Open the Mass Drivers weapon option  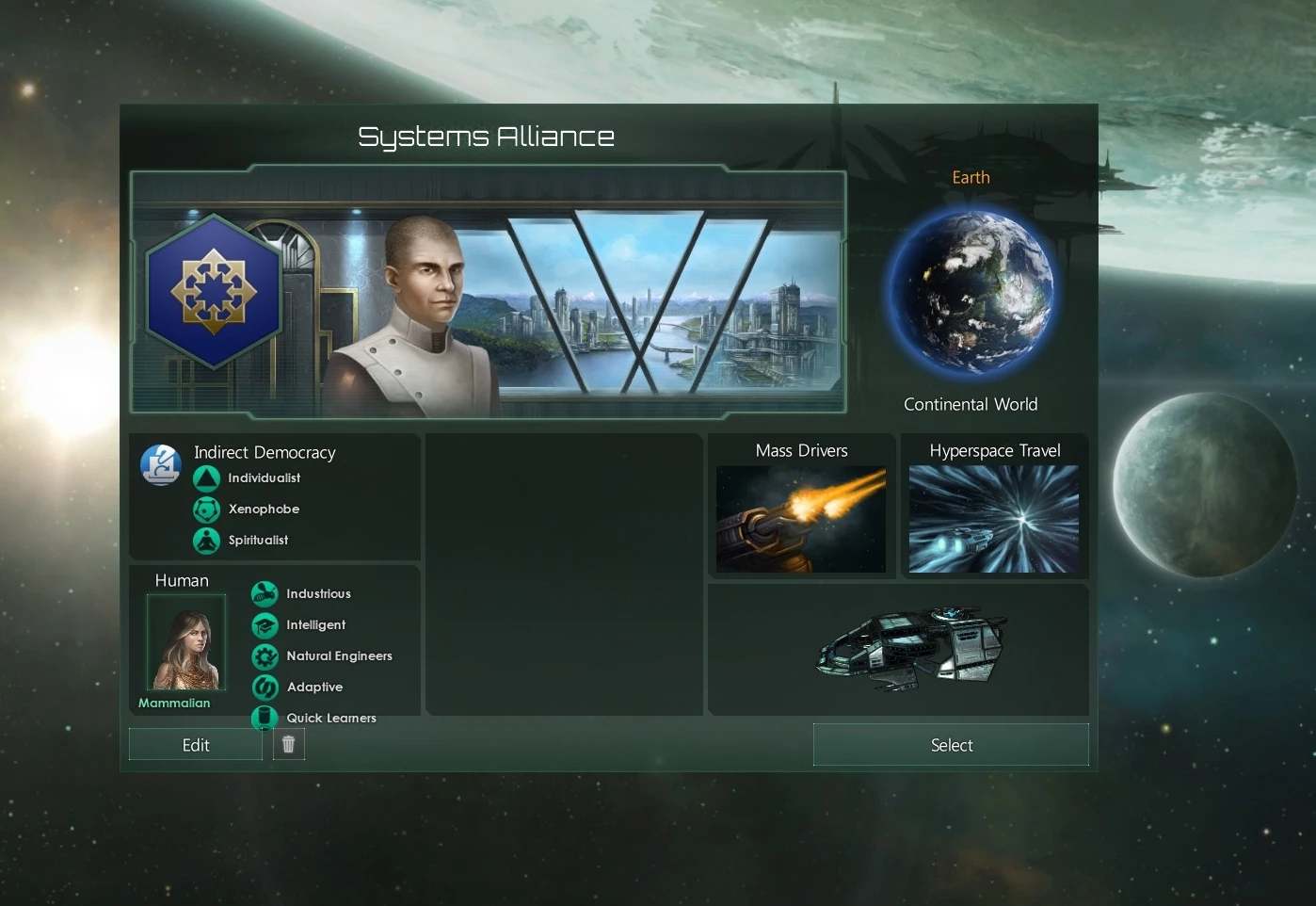[801, 519]
